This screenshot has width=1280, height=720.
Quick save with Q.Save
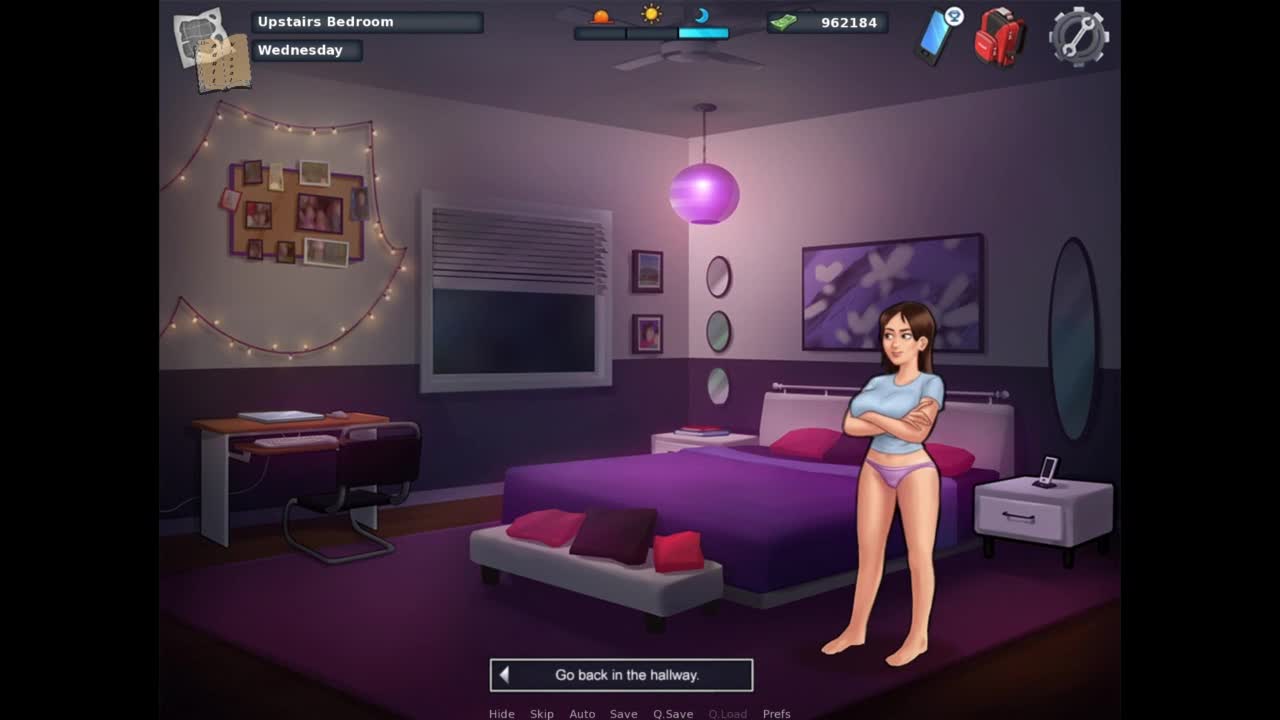673,714
